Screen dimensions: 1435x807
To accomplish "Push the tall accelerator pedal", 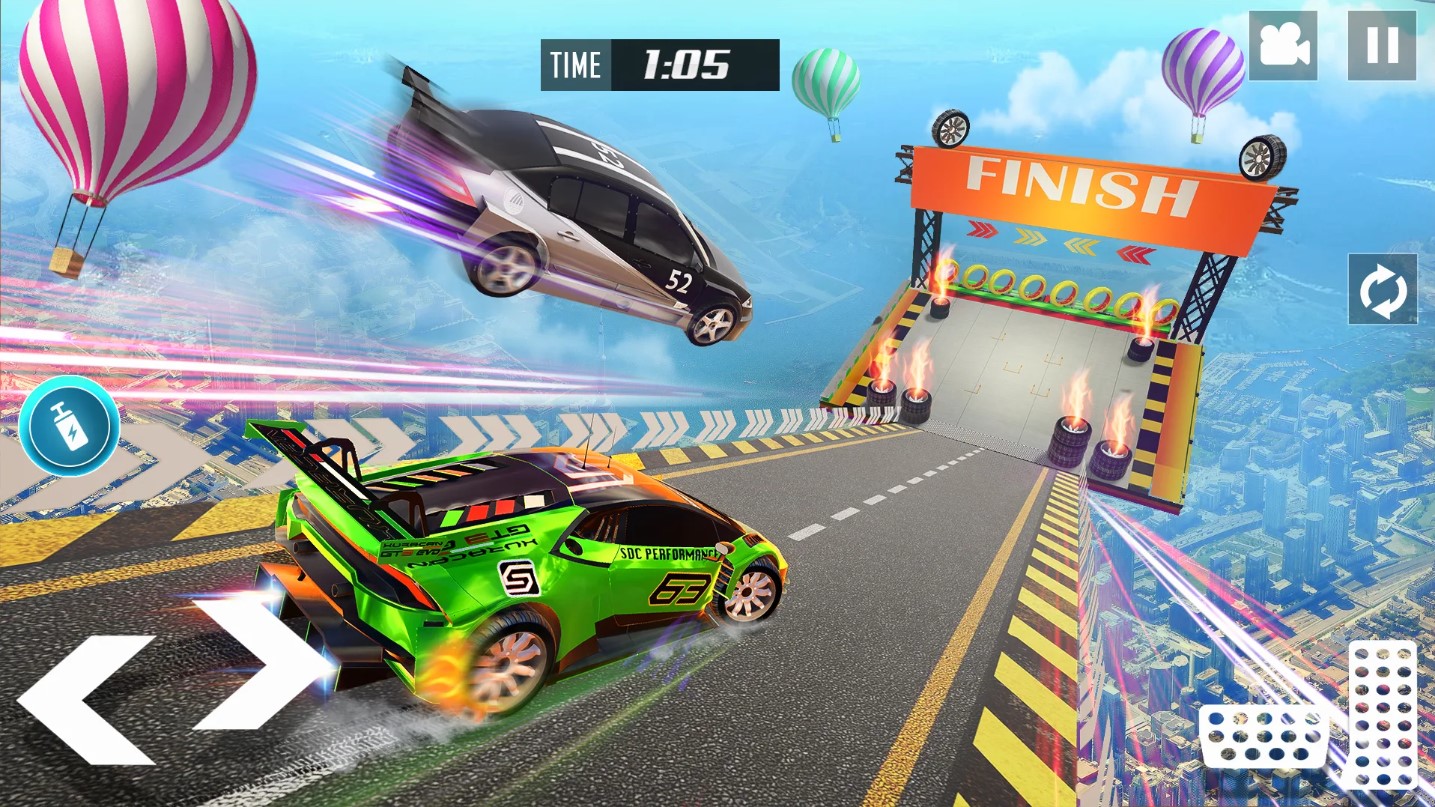I will coord(1383,714).
